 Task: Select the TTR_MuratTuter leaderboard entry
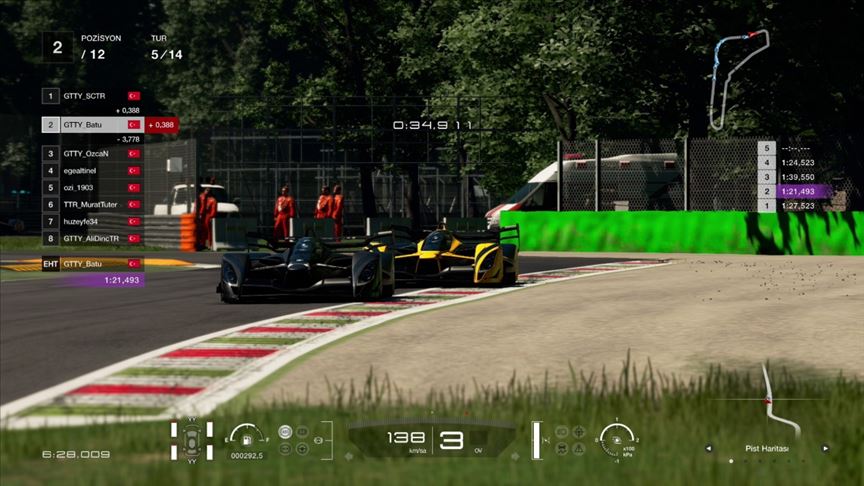[92, 204]
